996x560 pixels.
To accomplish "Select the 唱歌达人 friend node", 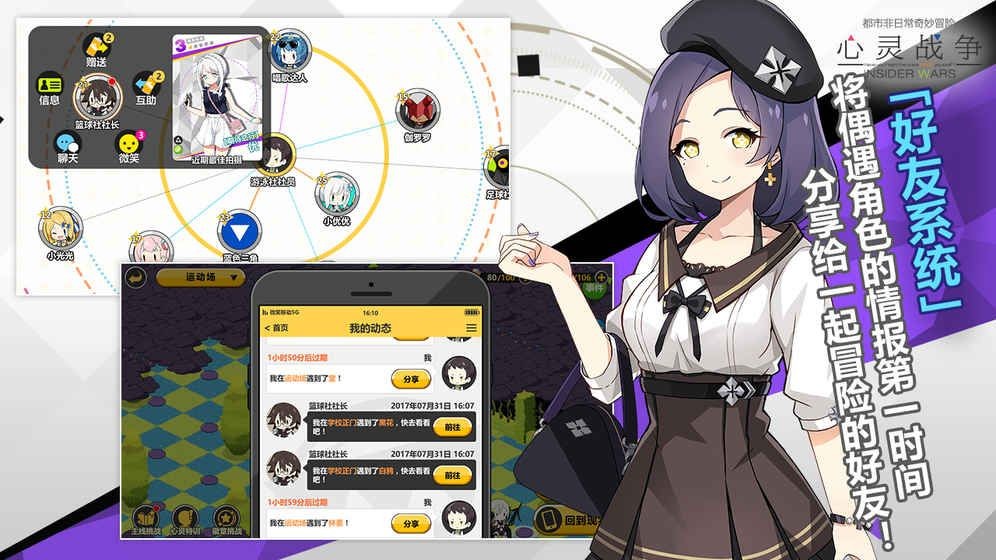I will pos(290,50).
